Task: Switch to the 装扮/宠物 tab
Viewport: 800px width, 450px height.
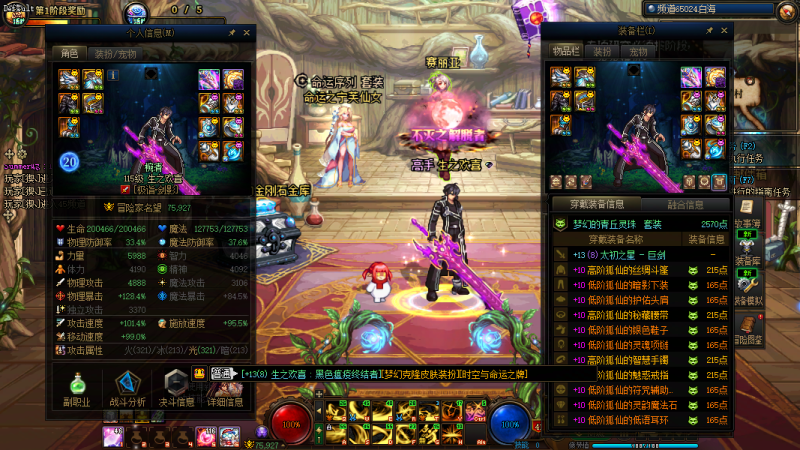Action: pos(113,54)
